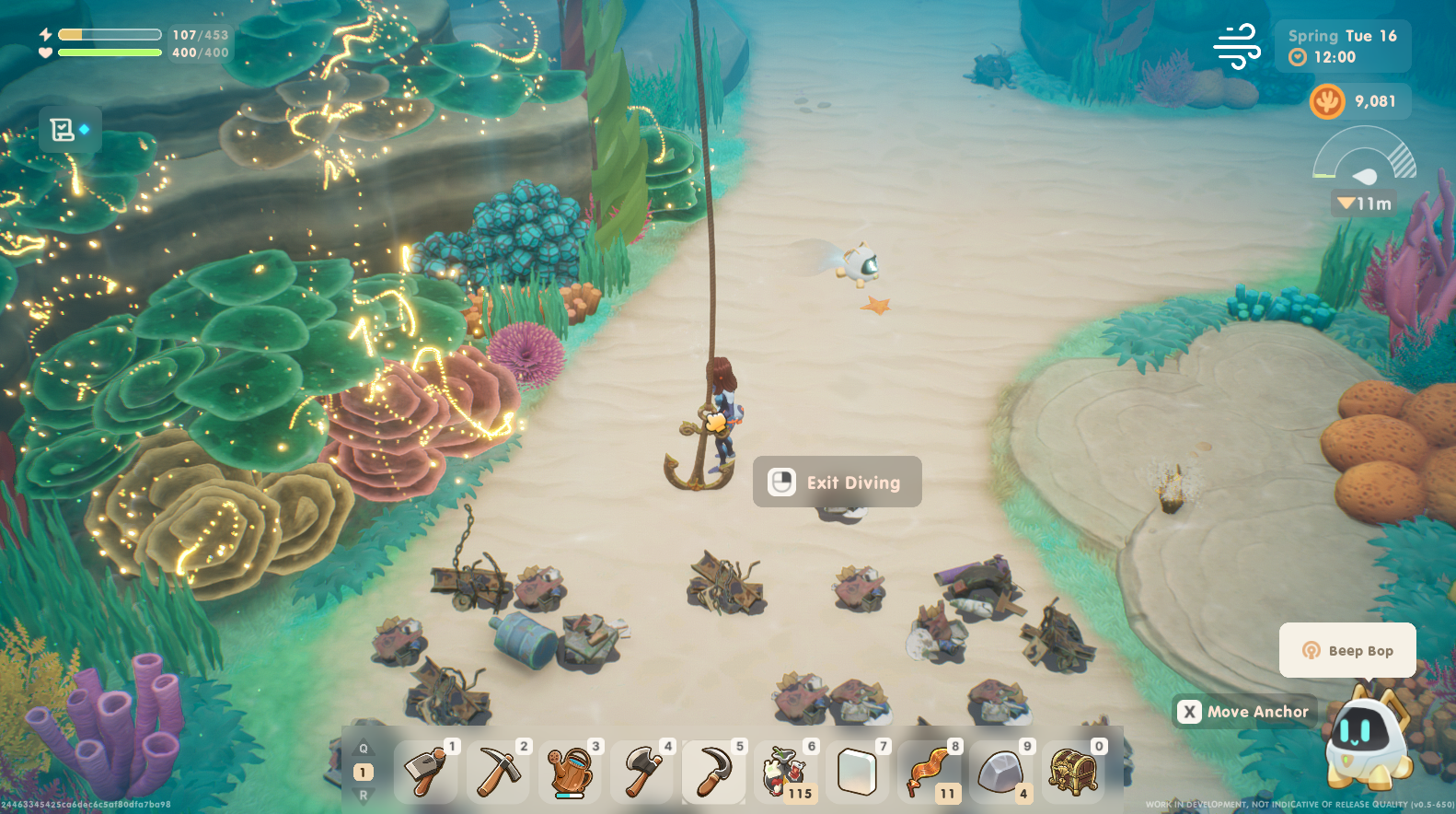The image size is (1456, 814).
Task: Select the orange seaweed stack of 11
Action: pos(930,772)
